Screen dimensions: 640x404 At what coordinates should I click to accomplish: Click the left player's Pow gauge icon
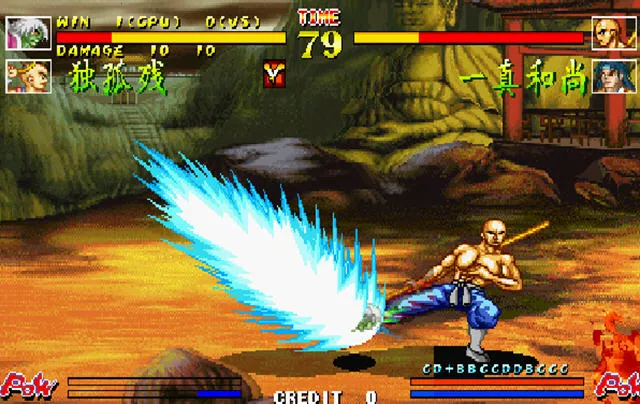click(x=27, y=383)
